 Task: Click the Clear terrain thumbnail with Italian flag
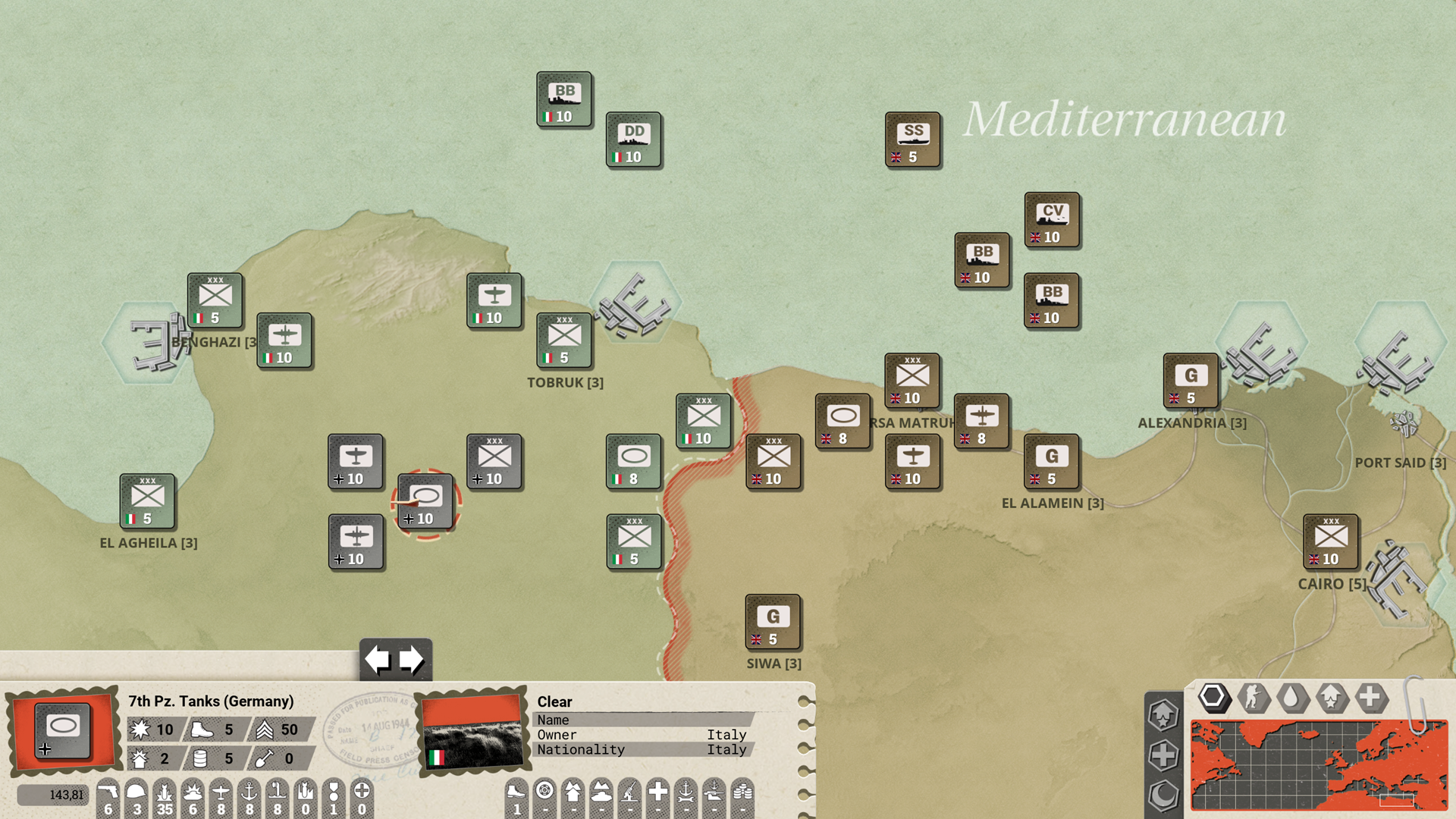[472, 730]
